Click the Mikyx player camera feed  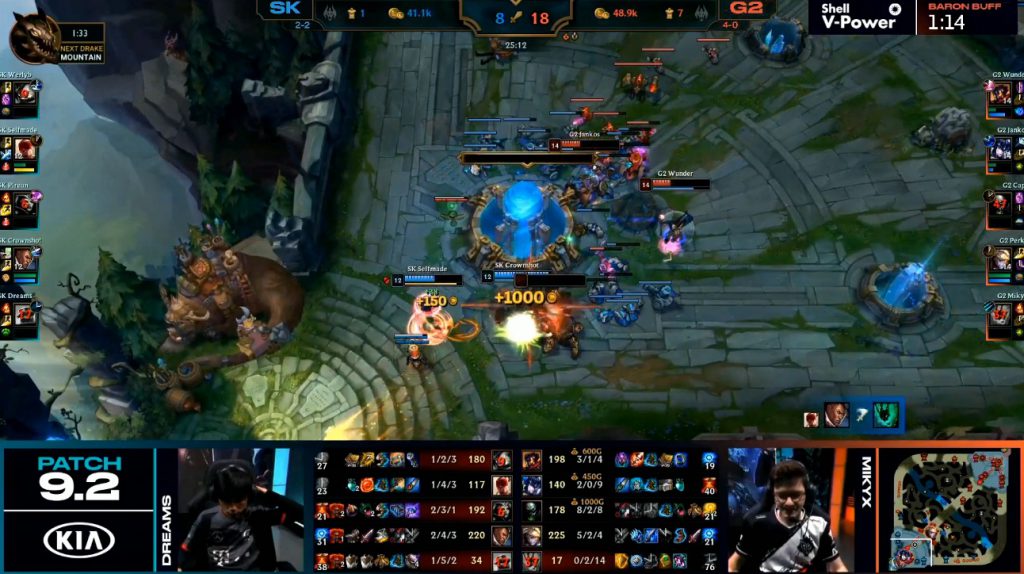[x=785, y=510]
